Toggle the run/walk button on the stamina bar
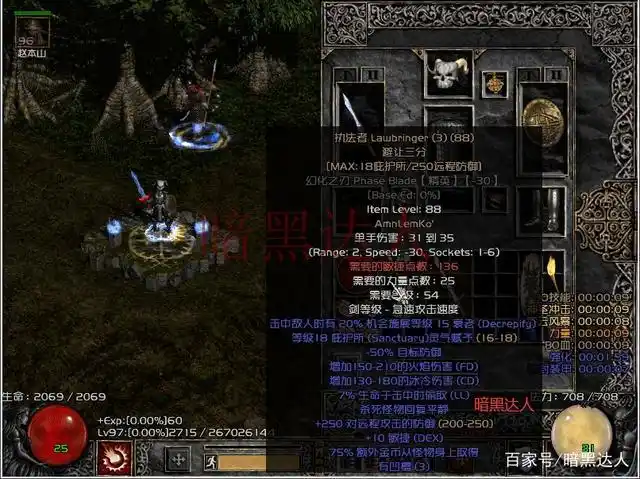Image resolution: width=640 pixels, height=479 pixels. point(210,461)
